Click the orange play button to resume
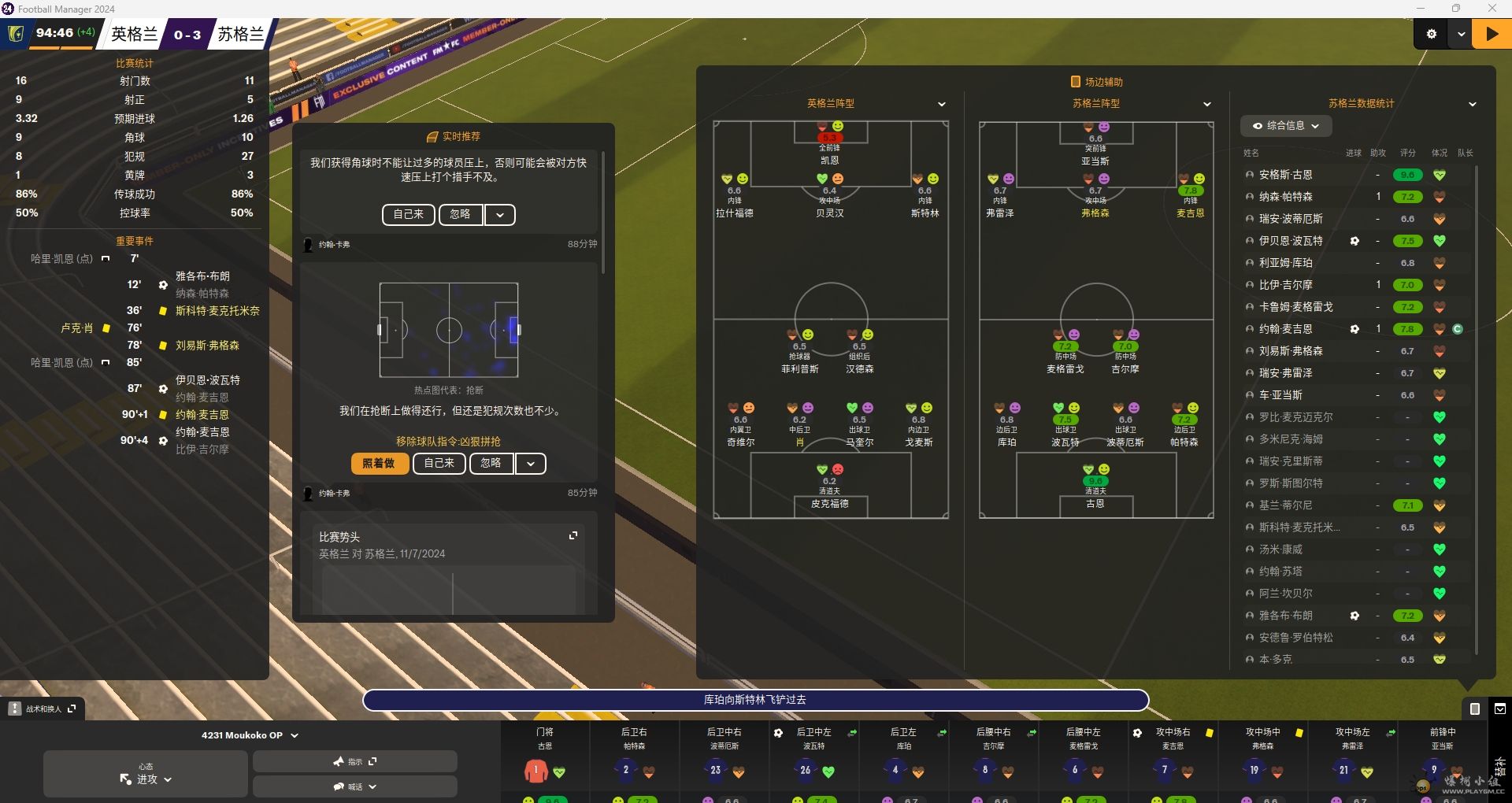The image size is (1512, 803). (1492, 34)
